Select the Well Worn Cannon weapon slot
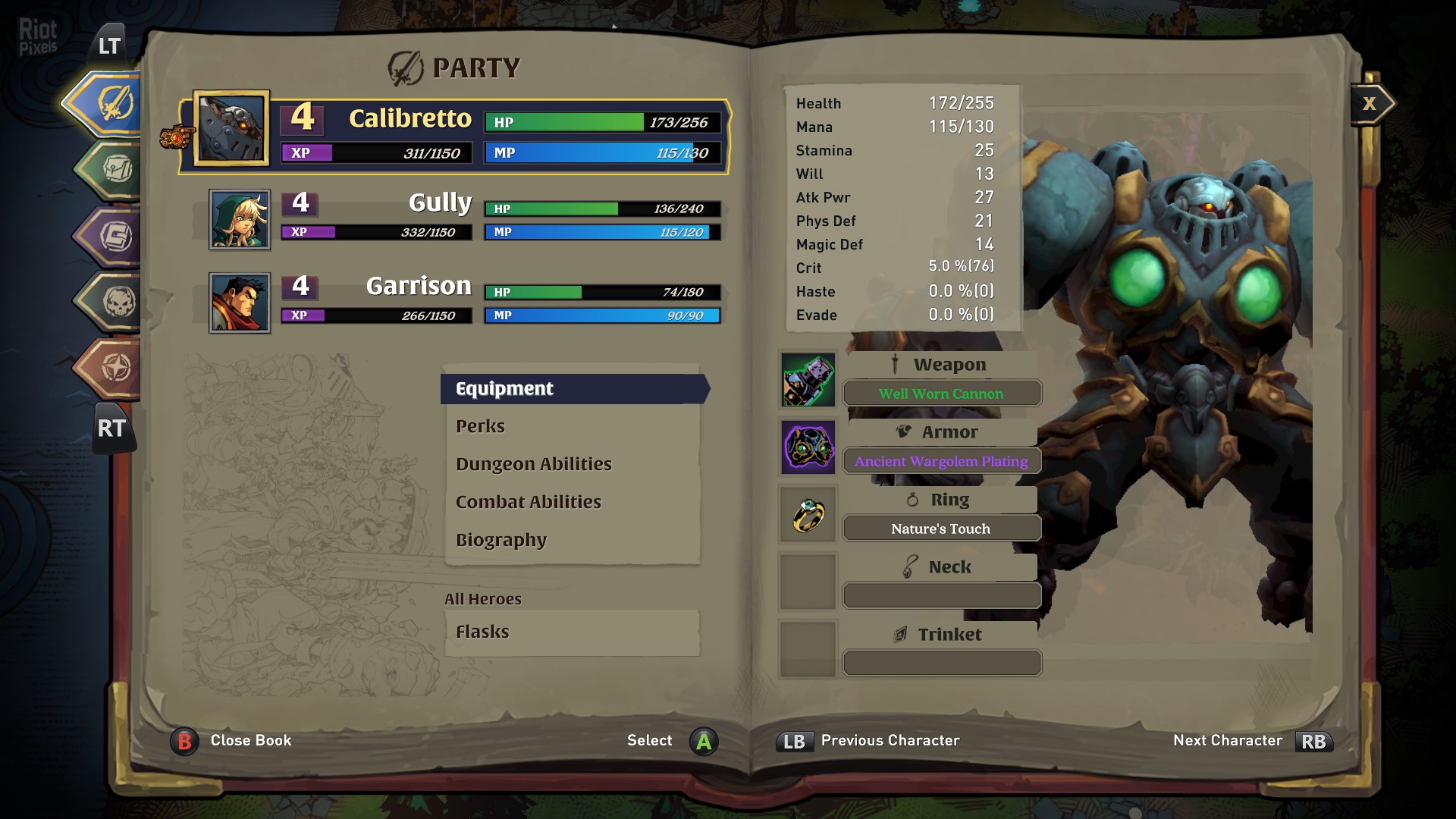Screen dimensions: 1456x819 (941, 394)
